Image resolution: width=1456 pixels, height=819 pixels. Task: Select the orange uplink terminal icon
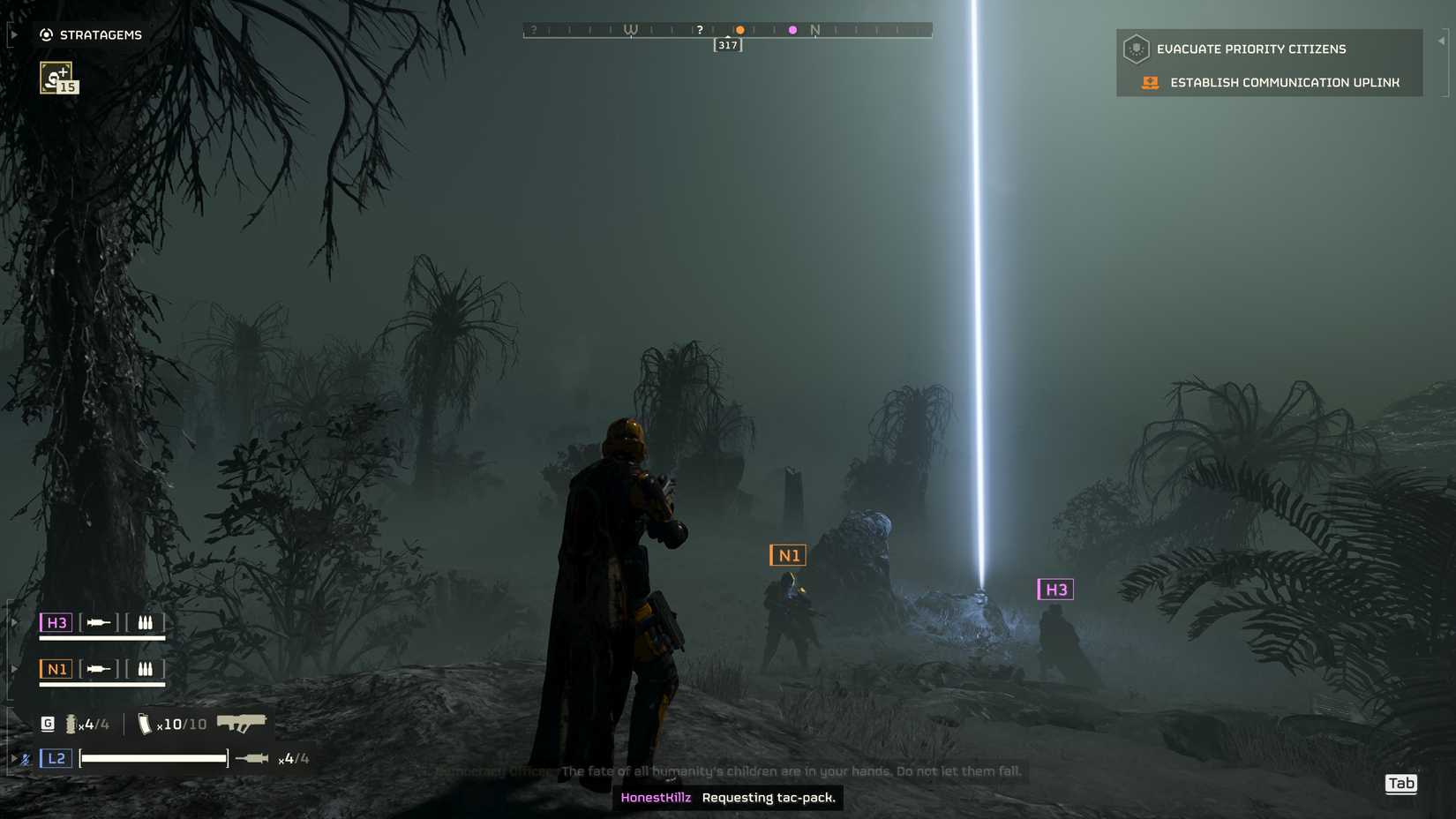[x=1149, y=82]
